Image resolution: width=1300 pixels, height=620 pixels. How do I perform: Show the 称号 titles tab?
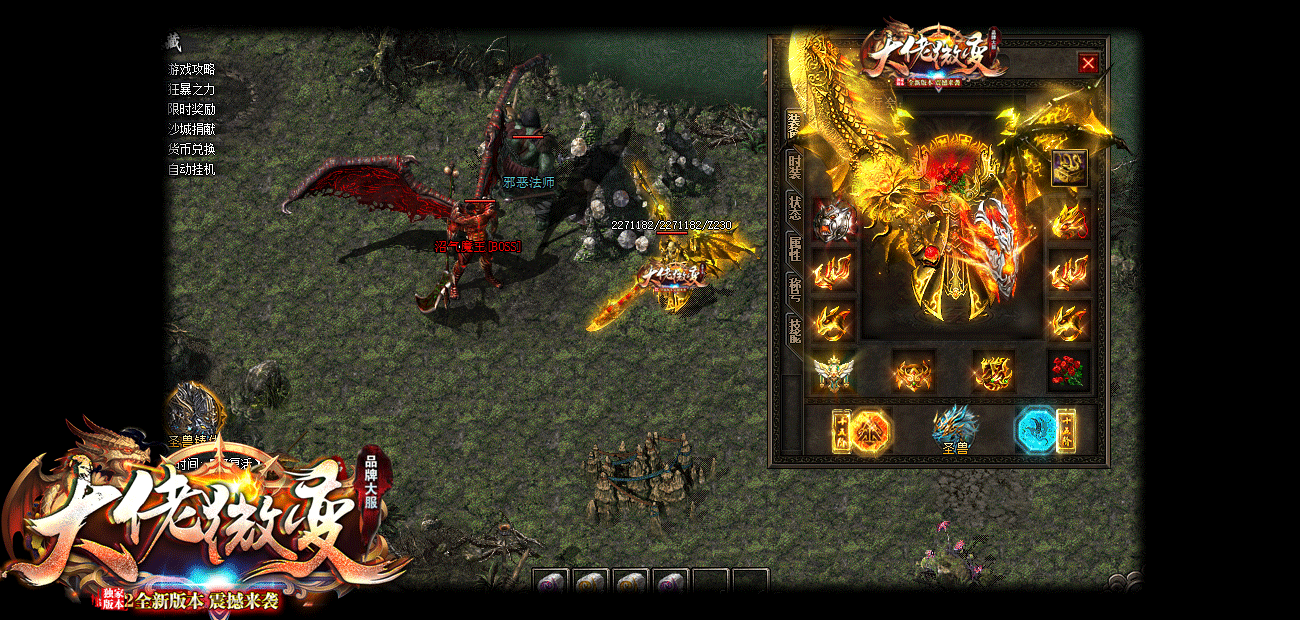[795, 289]
